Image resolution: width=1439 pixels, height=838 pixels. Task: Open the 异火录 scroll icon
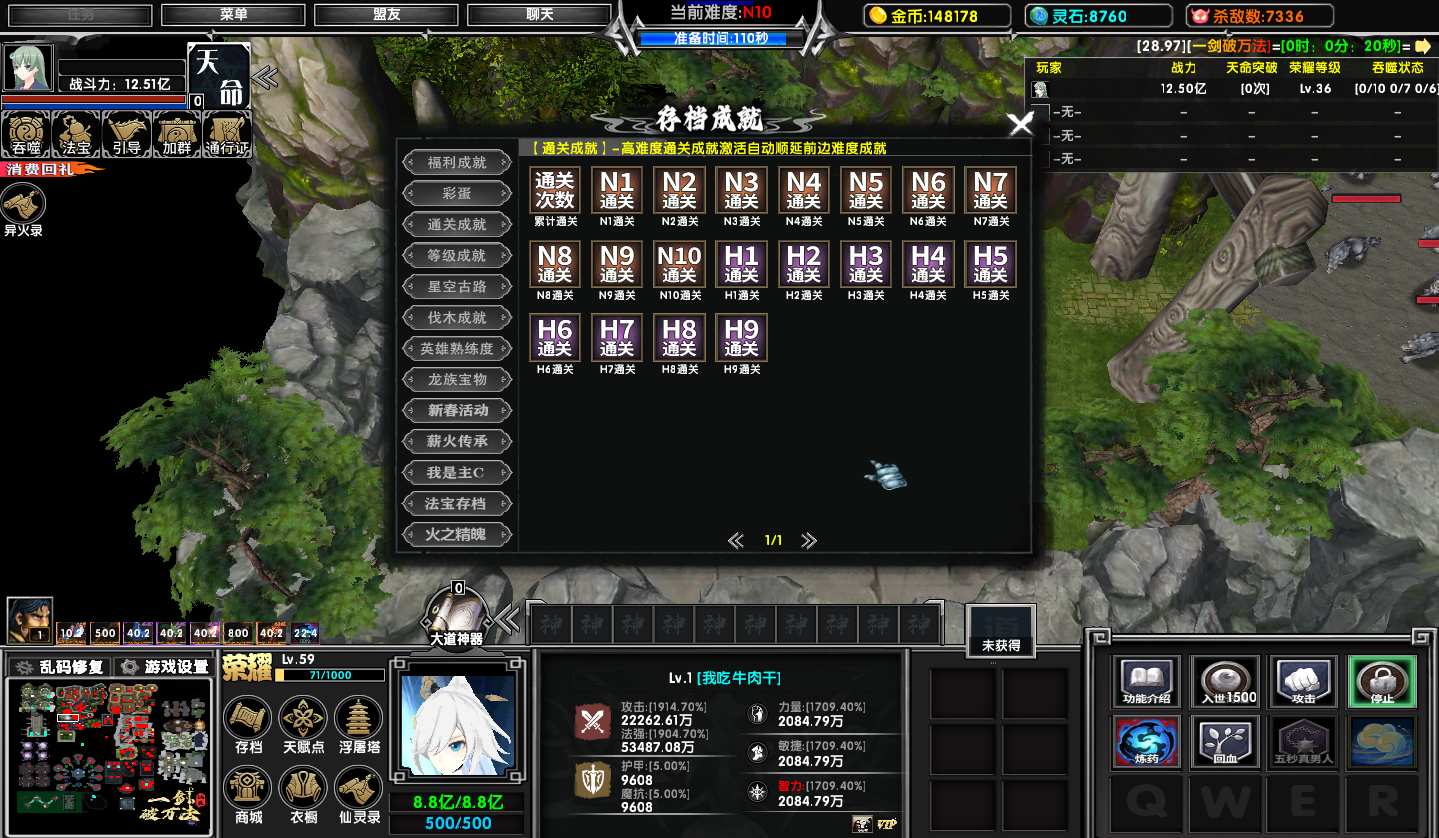tap(23, 207)
